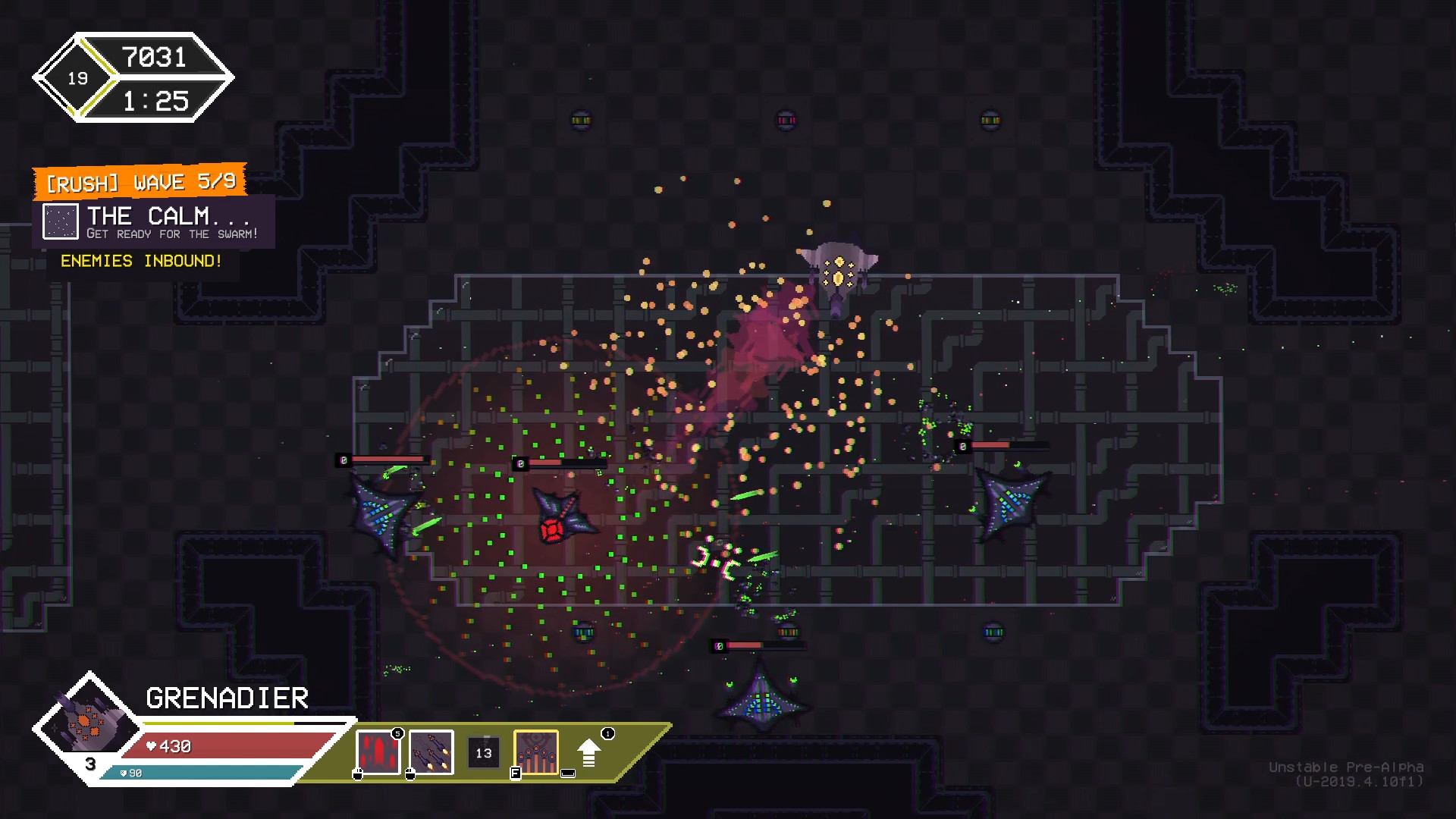The width and height of the screenshot is (1456, 819).
Task: Select the mortar ability bound to F
Action: coord(536,753)
